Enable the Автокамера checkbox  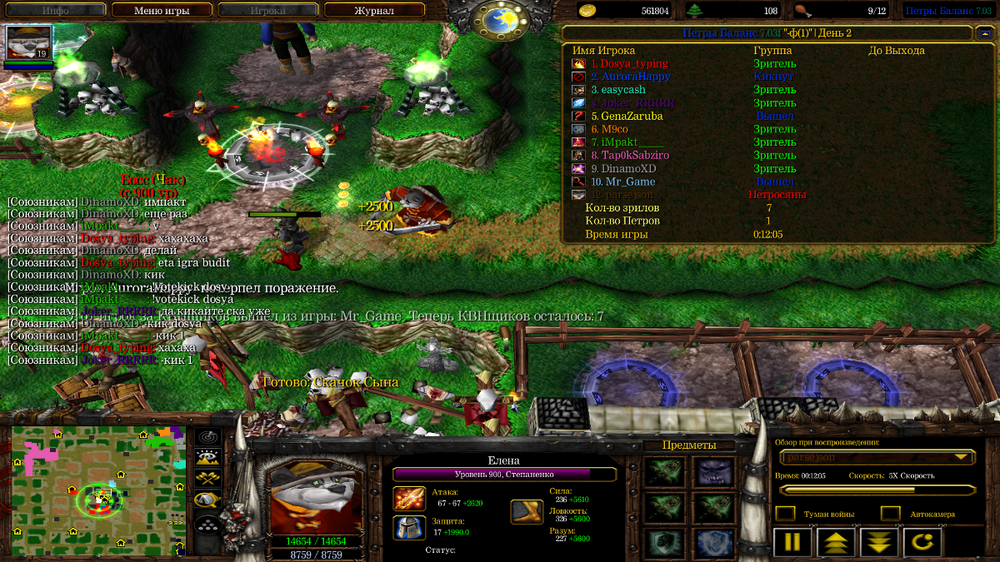(890, 514)
